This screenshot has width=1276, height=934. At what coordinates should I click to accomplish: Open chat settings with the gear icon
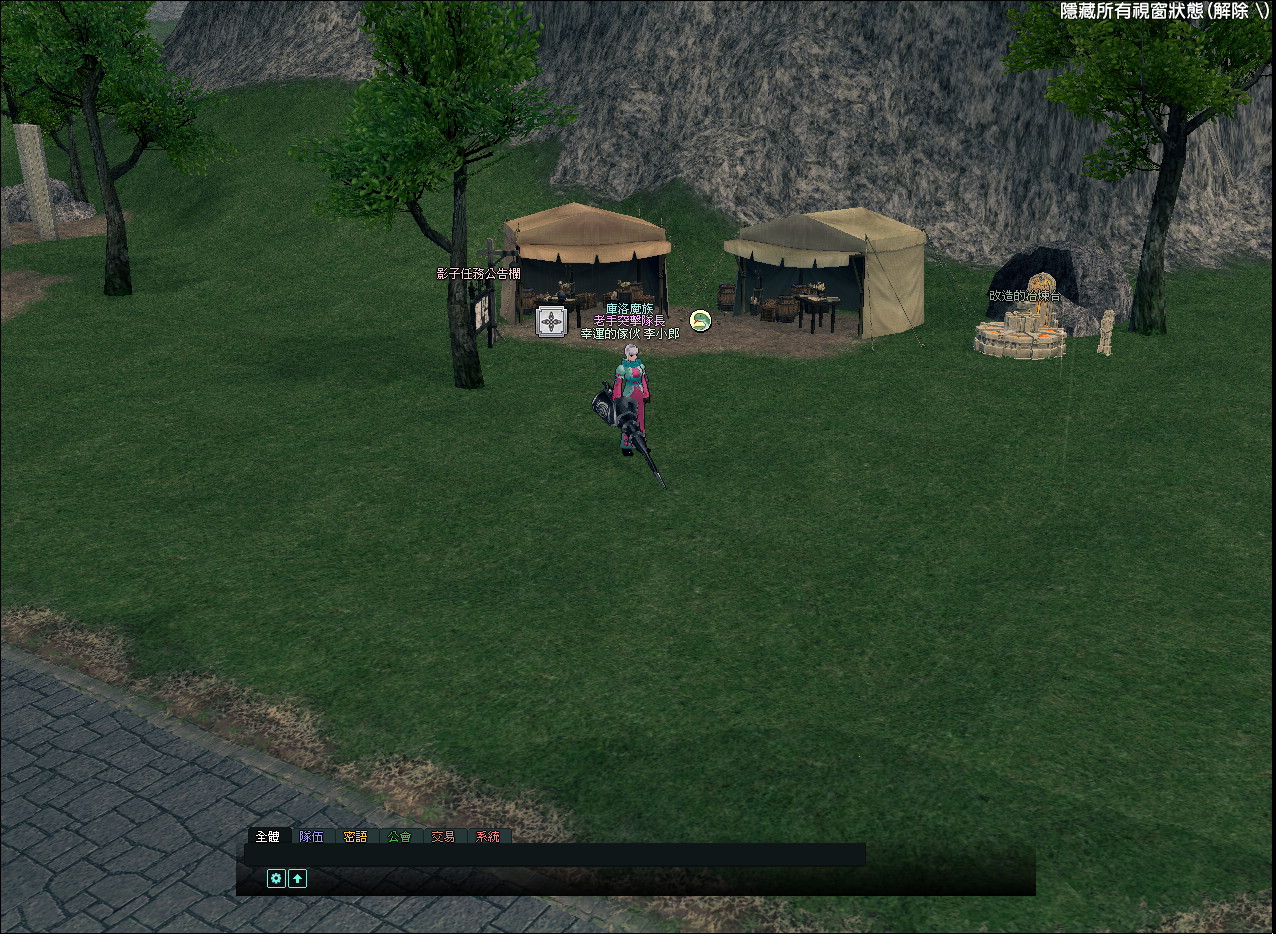(276, 878)
